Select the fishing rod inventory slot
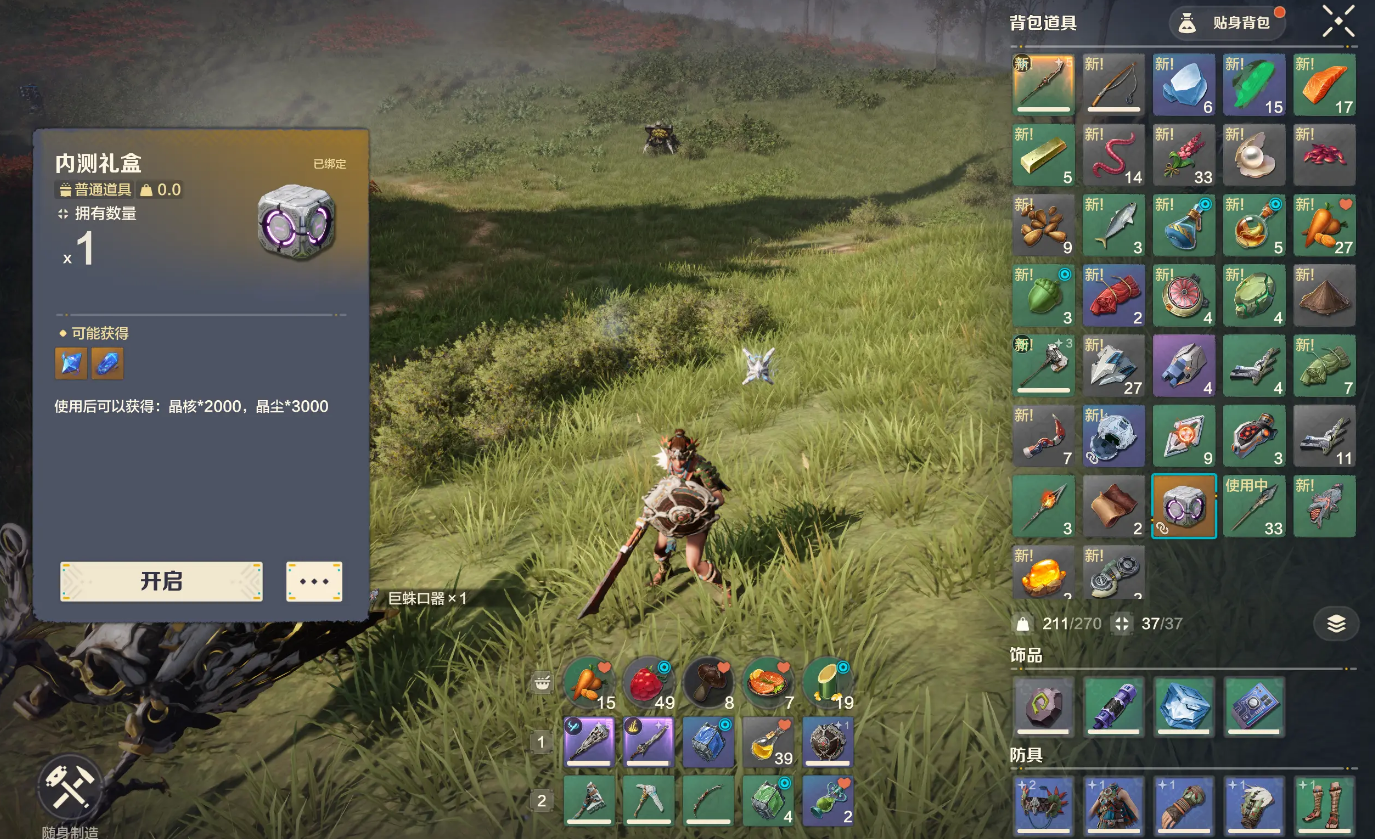1375x839 pixels. (x=1114, y=85)
